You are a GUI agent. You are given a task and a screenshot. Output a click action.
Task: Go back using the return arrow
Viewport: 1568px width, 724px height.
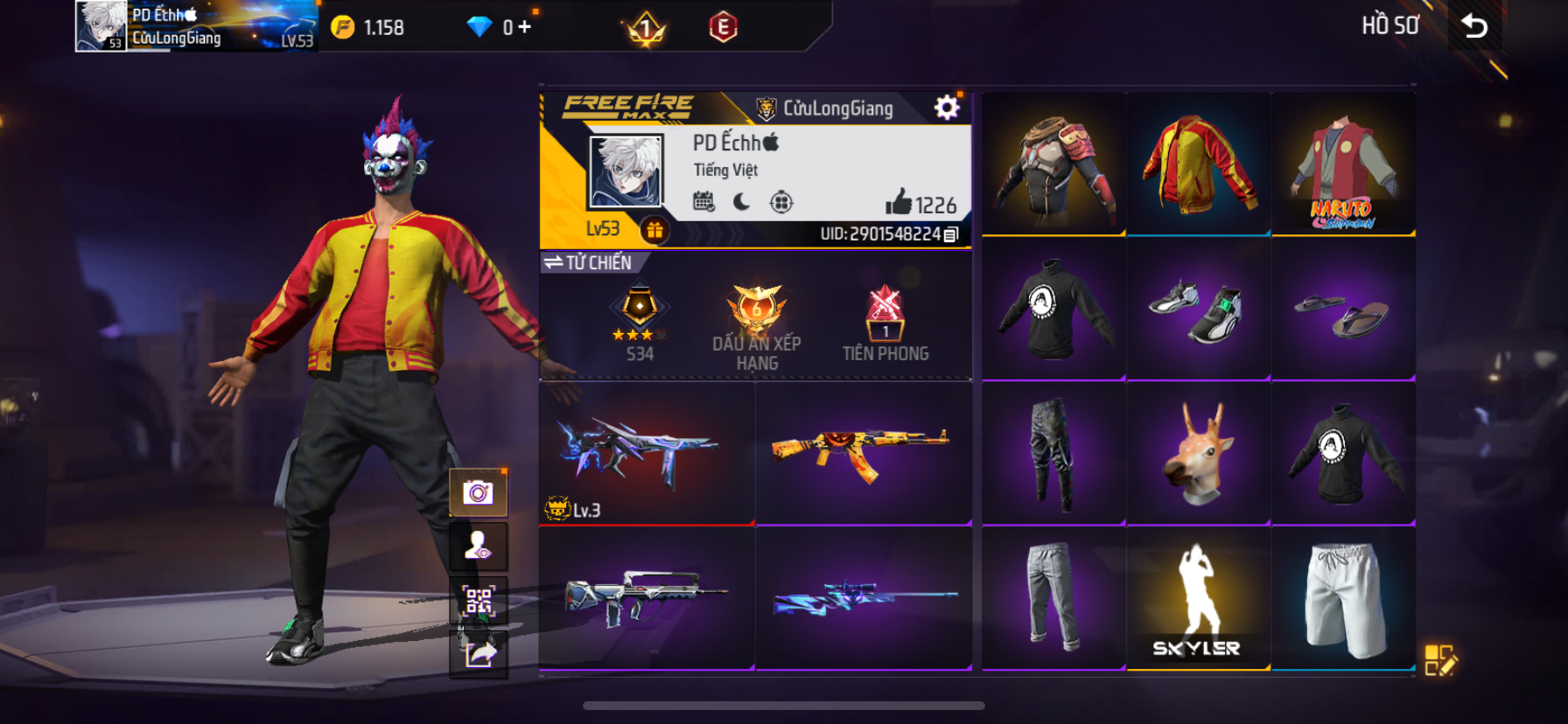(1475, 26)
